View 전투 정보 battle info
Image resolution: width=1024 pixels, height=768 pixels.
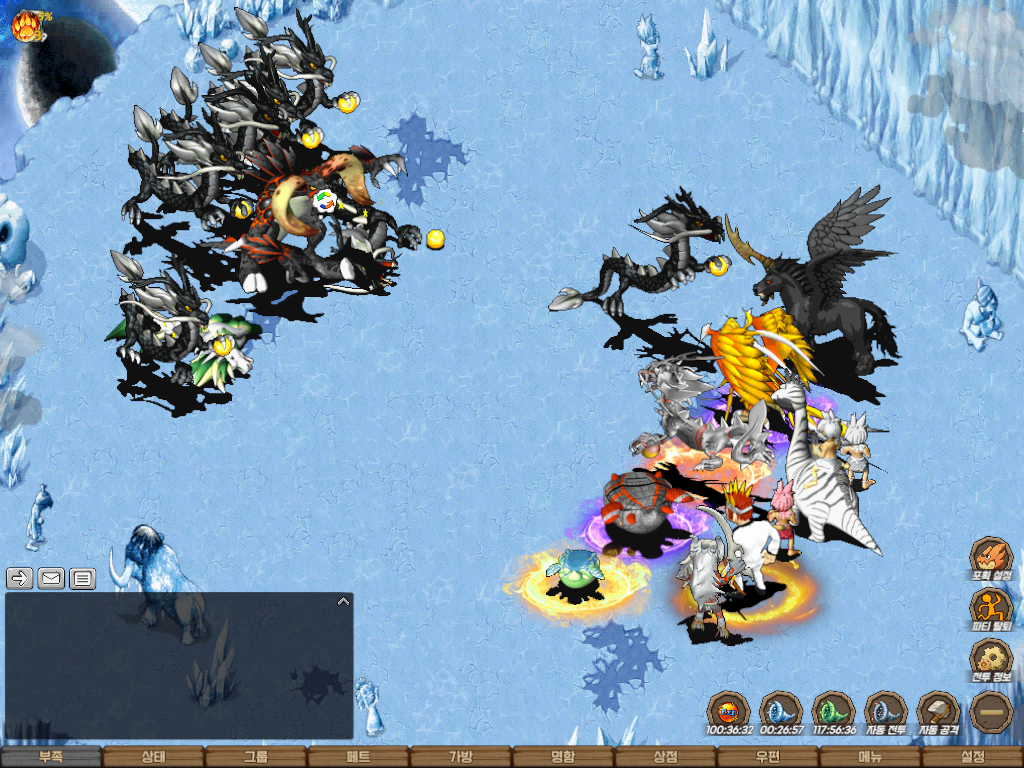coord(991,660)
